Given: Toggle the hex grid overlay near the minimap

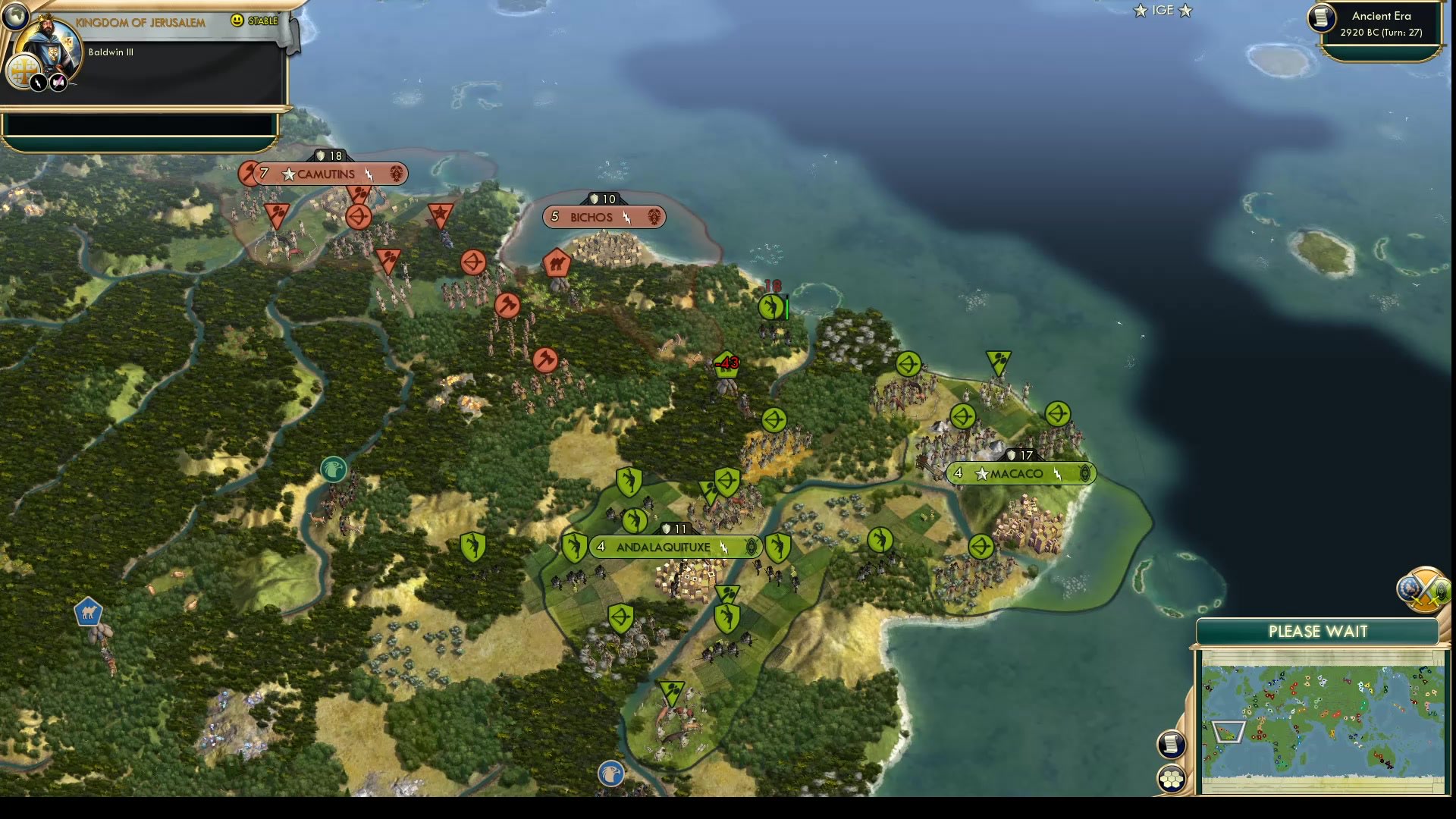Looking at the screenshot, I should point(1170,777).
